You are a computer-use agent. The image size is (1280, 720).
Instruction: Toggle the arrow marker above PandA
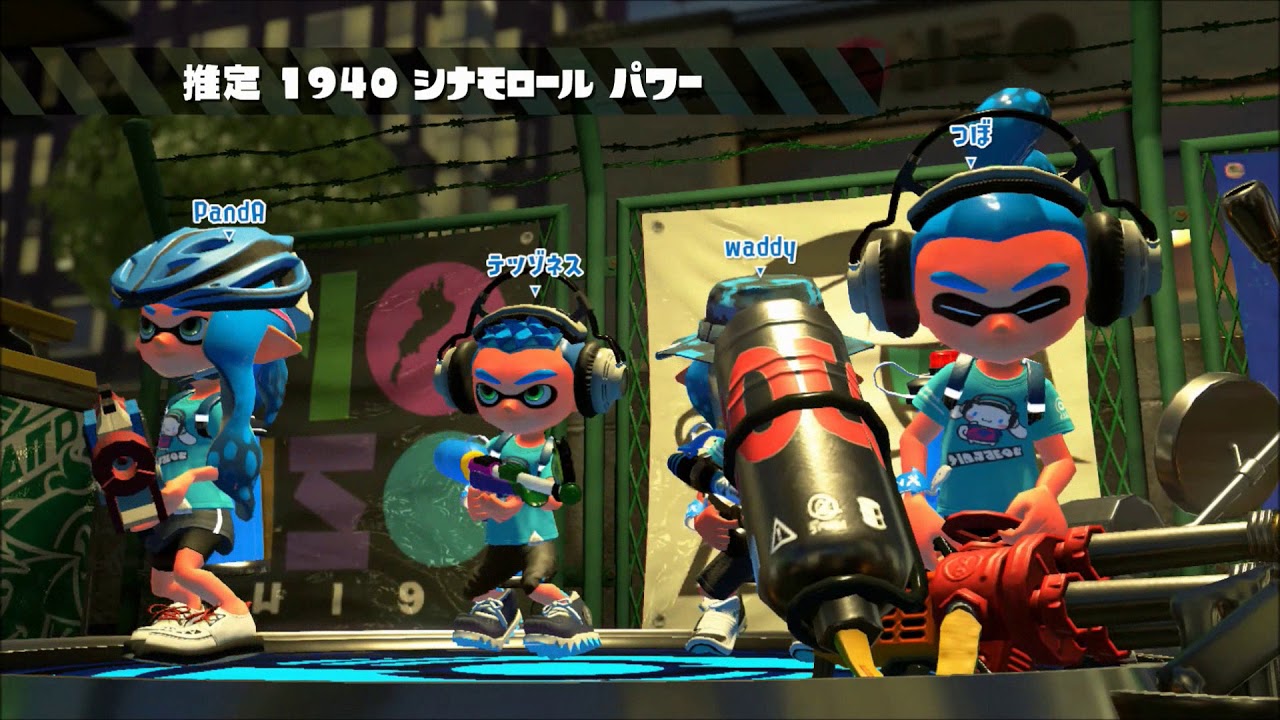point(228,237)
